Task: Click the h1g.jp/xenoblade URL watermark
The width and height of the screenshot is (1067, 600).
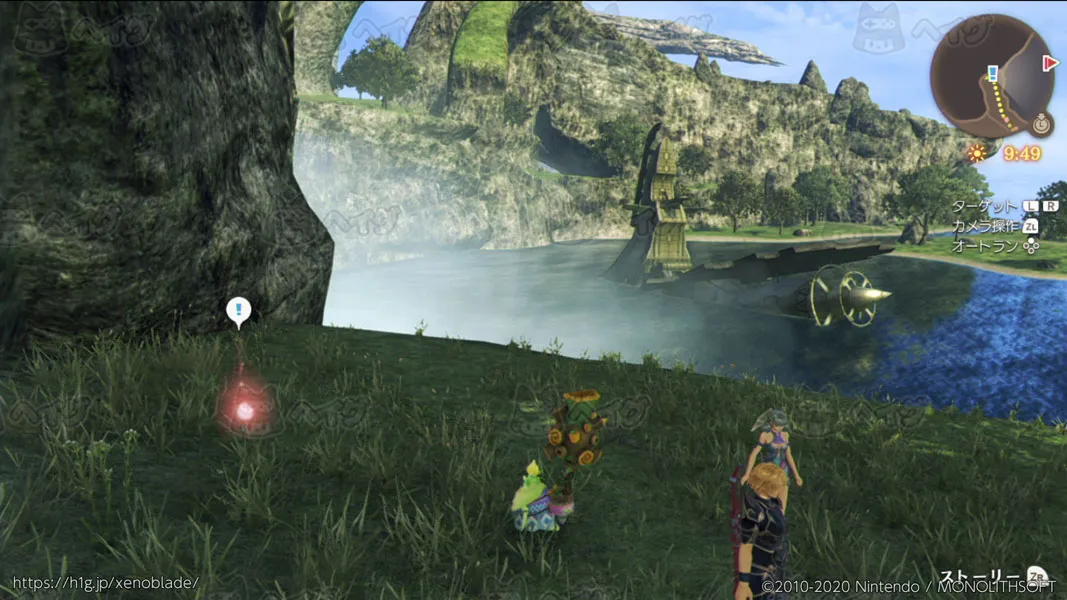Action: tap(105, 582)
